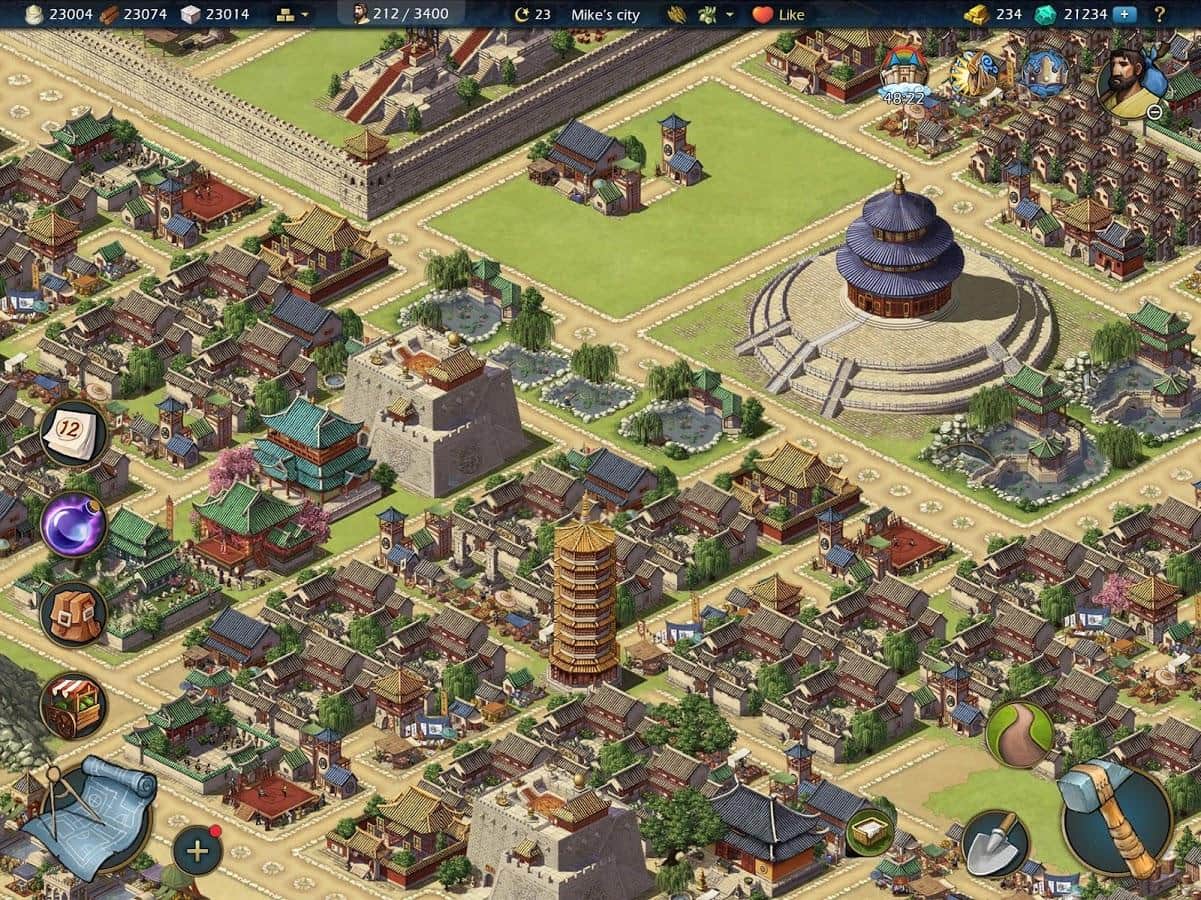Select the road paving tool
The height and width of the screenshot is (900, 1201).
[x=1019, y=735]
